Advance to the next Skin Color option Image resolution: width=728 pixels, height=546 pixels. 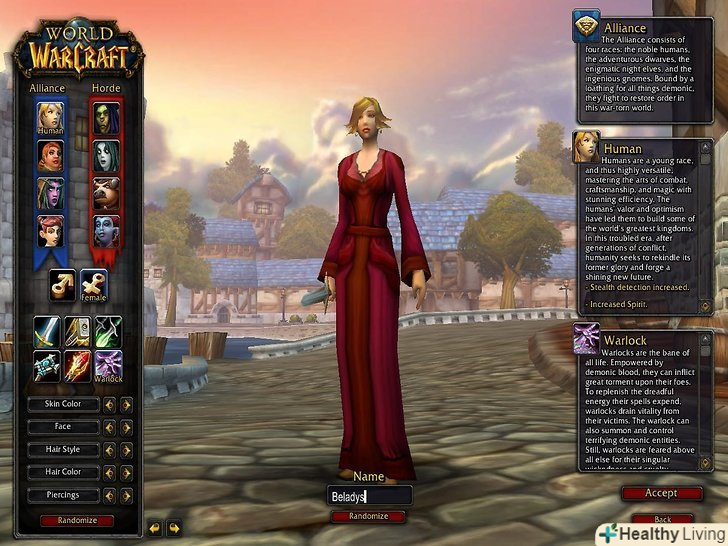pyautogui.click(x=126, y=405)
